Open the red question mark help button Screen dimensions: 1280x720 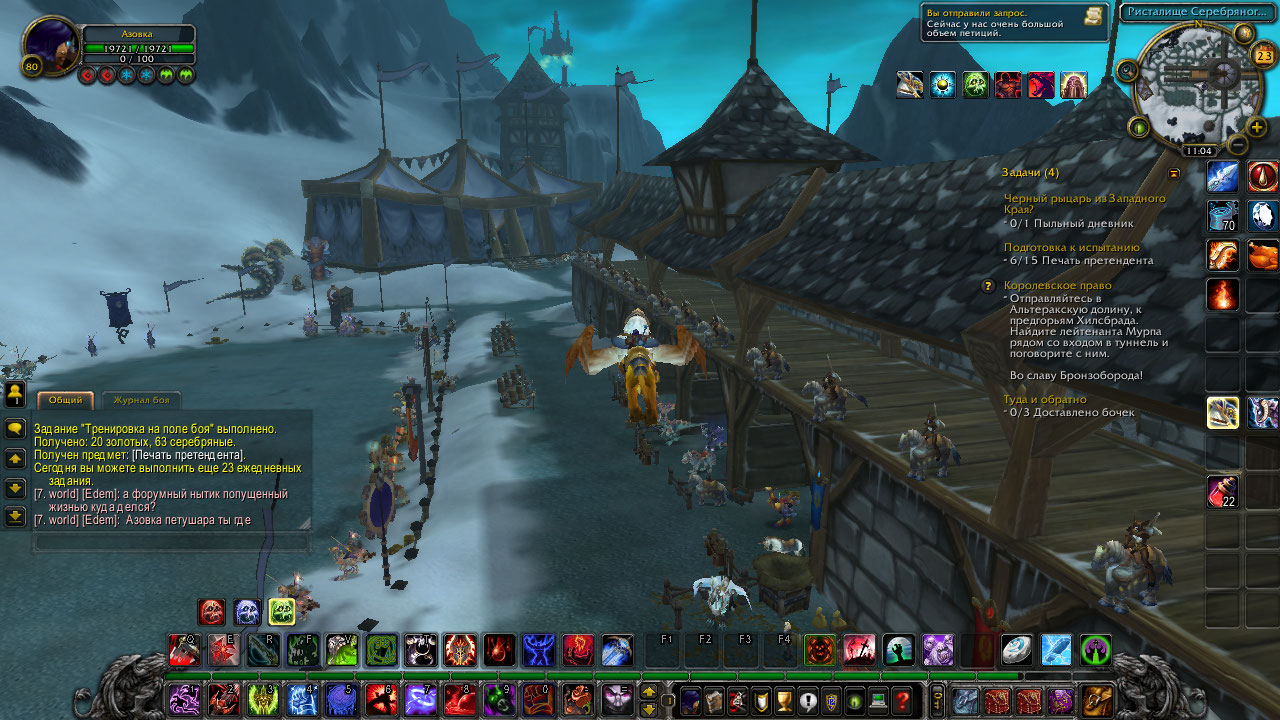pos(903,700)
